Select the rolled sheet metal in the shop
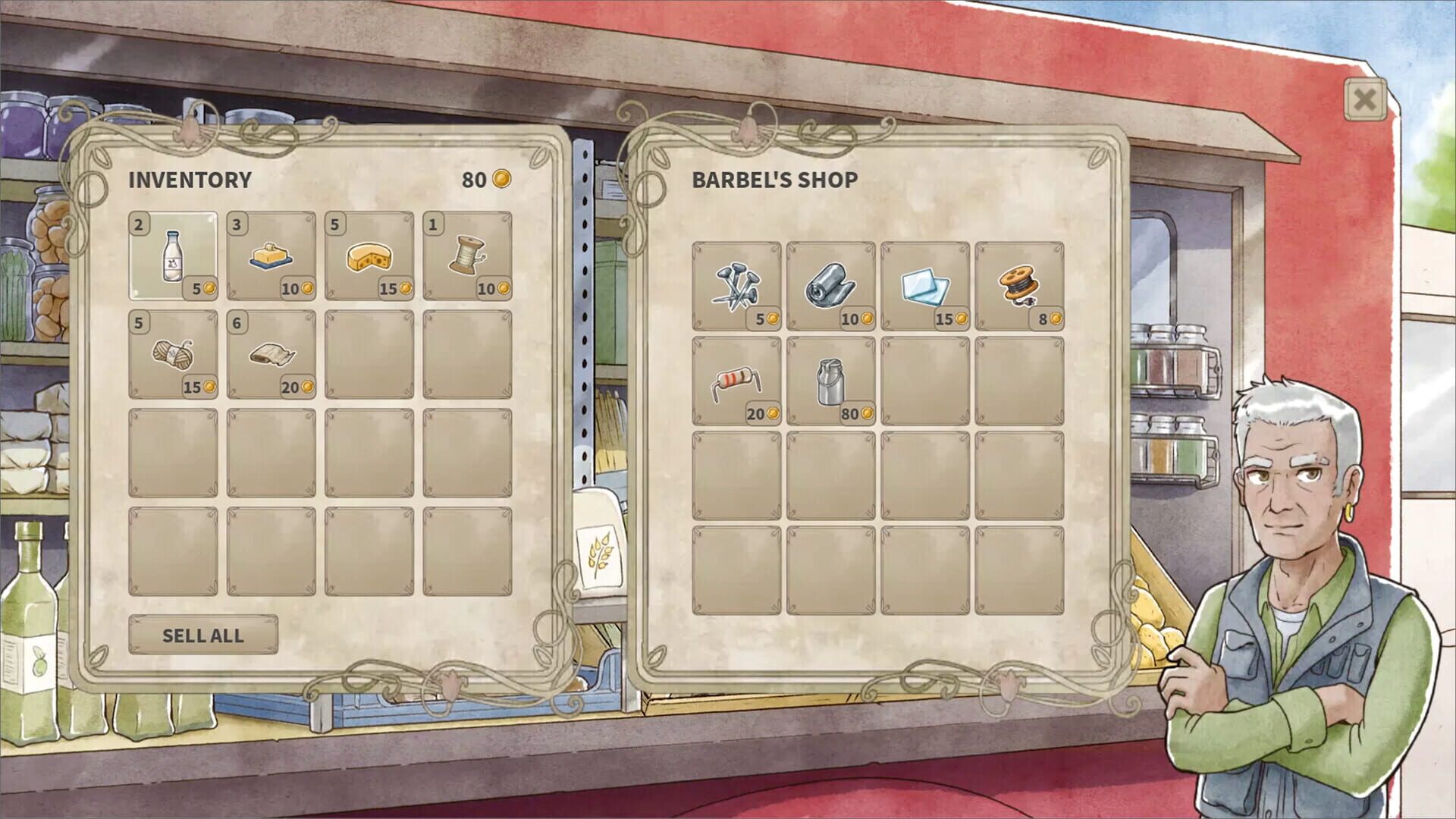 tap(832, 284)
